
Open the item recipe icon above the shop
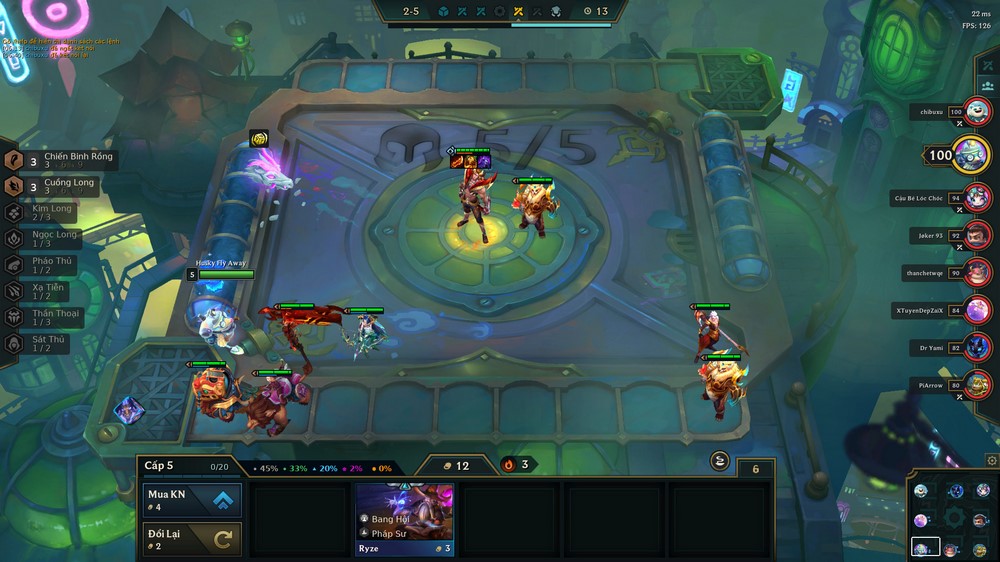tap(720, 460)
